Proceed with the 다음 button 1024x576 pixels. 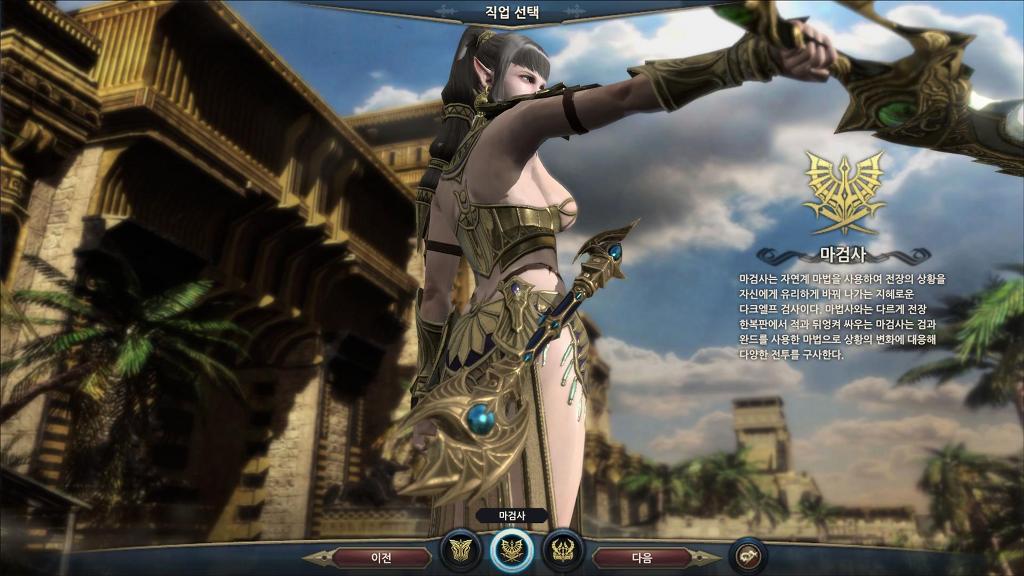click(x=642, y=557)
